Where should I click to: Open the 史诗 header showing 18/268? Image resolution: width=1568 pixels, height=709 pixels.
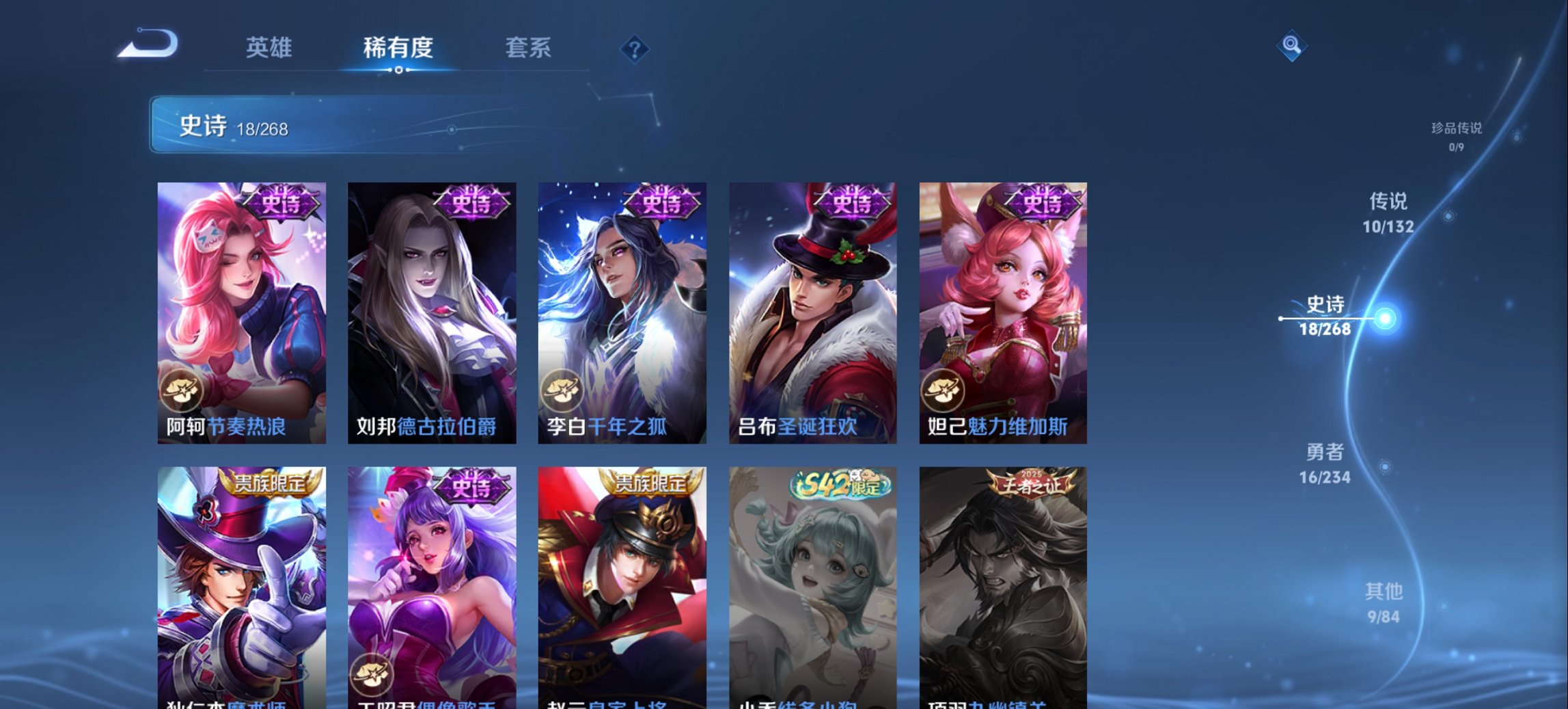225,124
